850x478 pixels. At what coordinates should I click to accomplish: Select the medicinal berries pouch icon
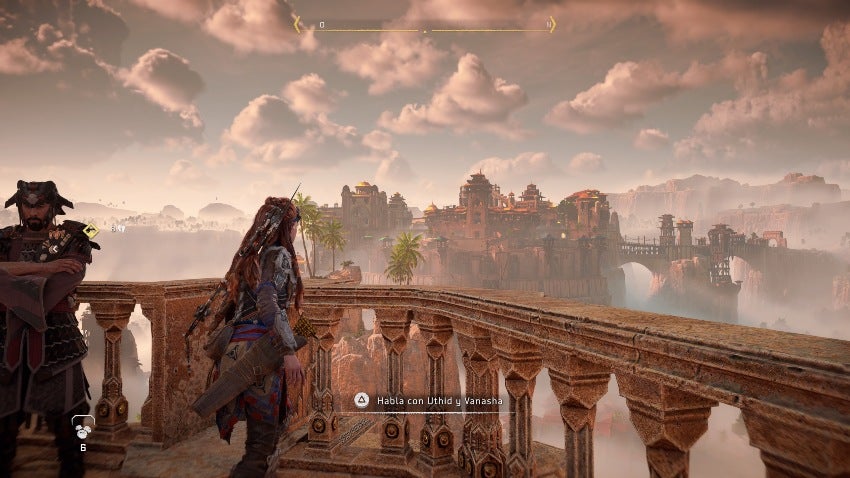[x=83, y=430]
